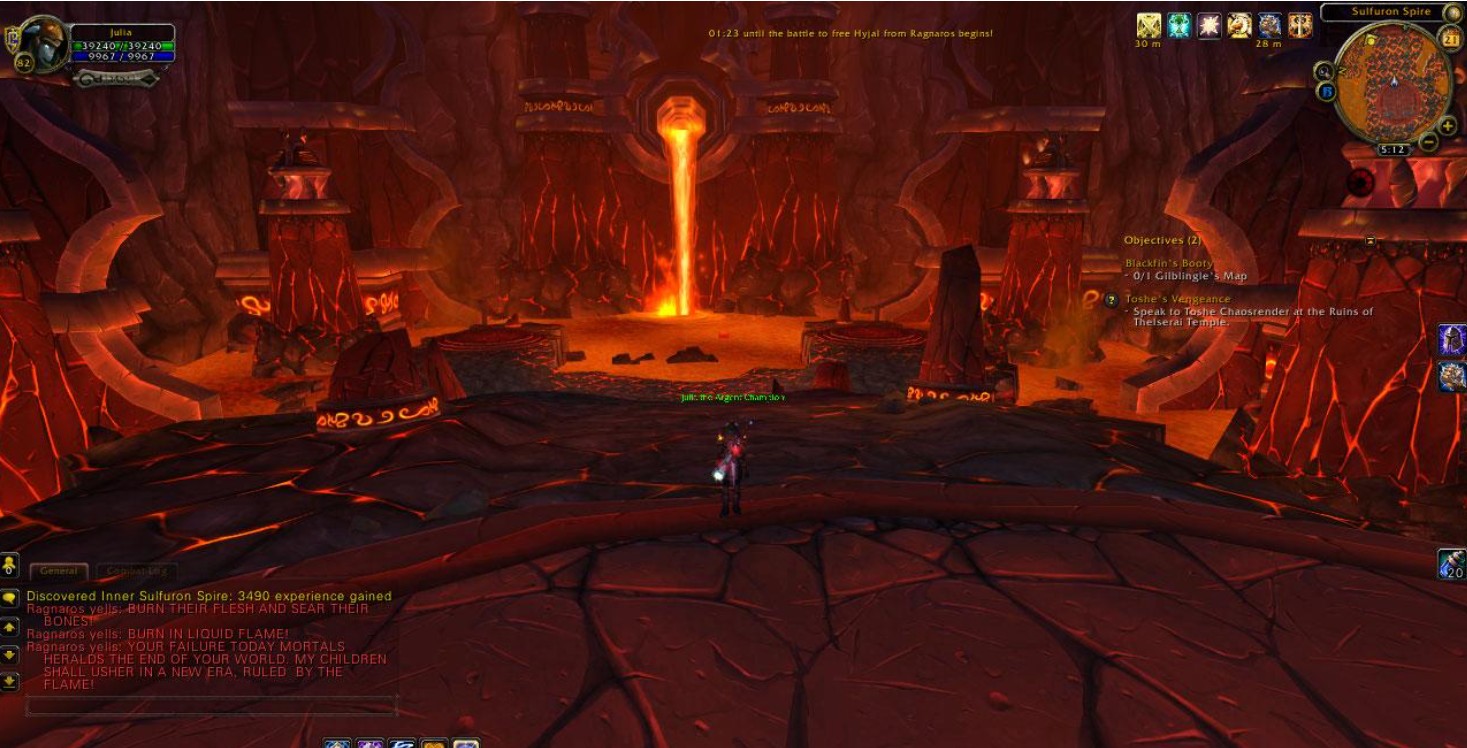Select the Toshe's Vengeance quest title
This screenshot has height=748, width=1467.
tap(1178, 299)
